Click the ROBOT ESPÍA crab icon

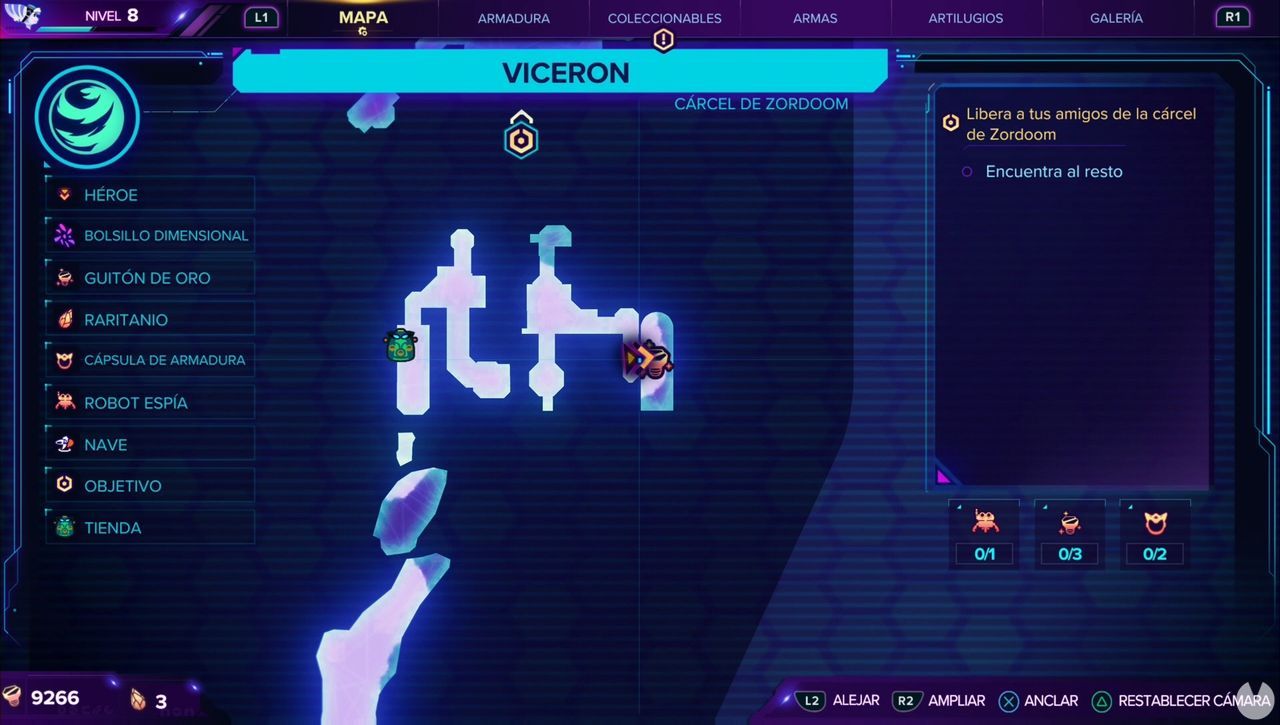pyautogui.click(x=63, y=402)
